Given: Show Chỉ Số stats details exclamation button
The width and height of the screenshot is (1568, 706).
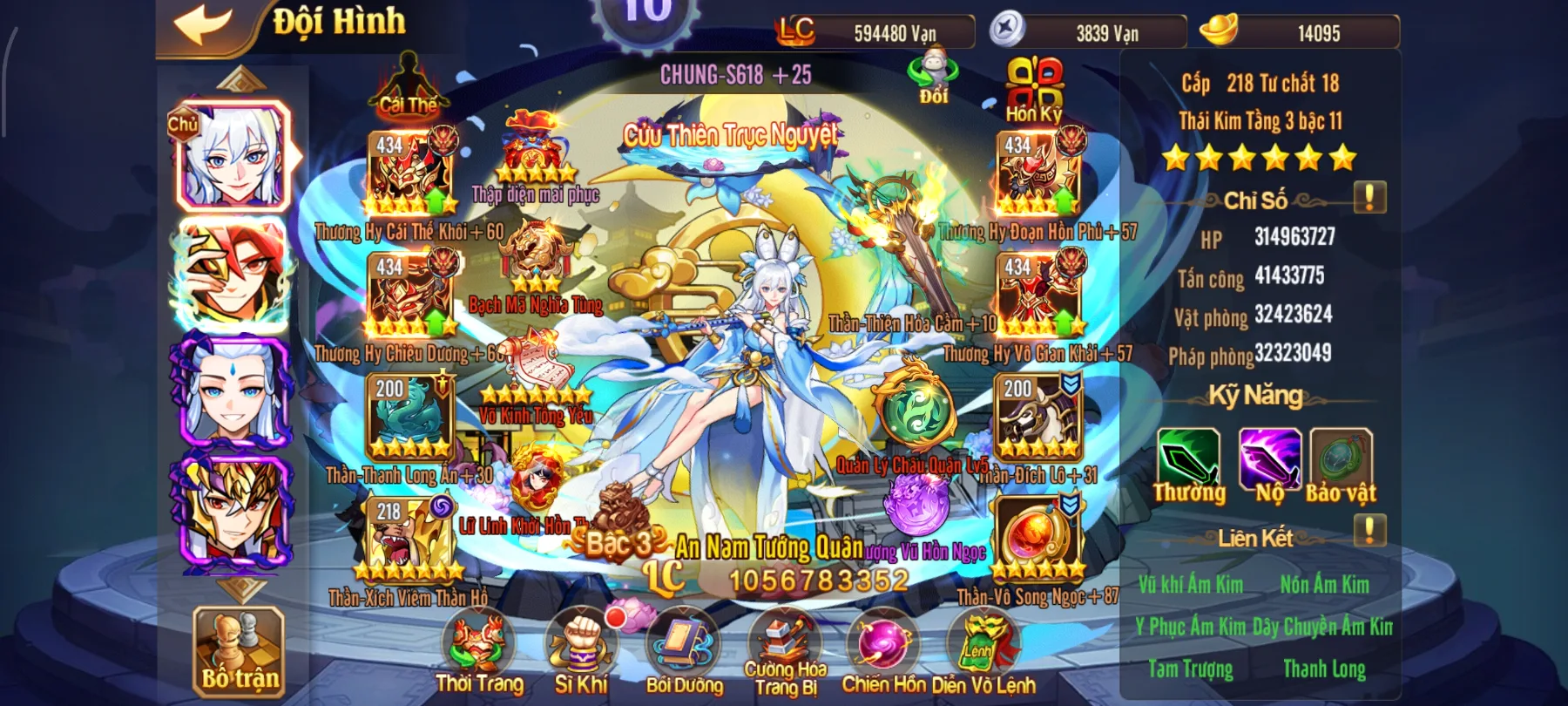Looking at the screenshot, I should pos(1369,198).
